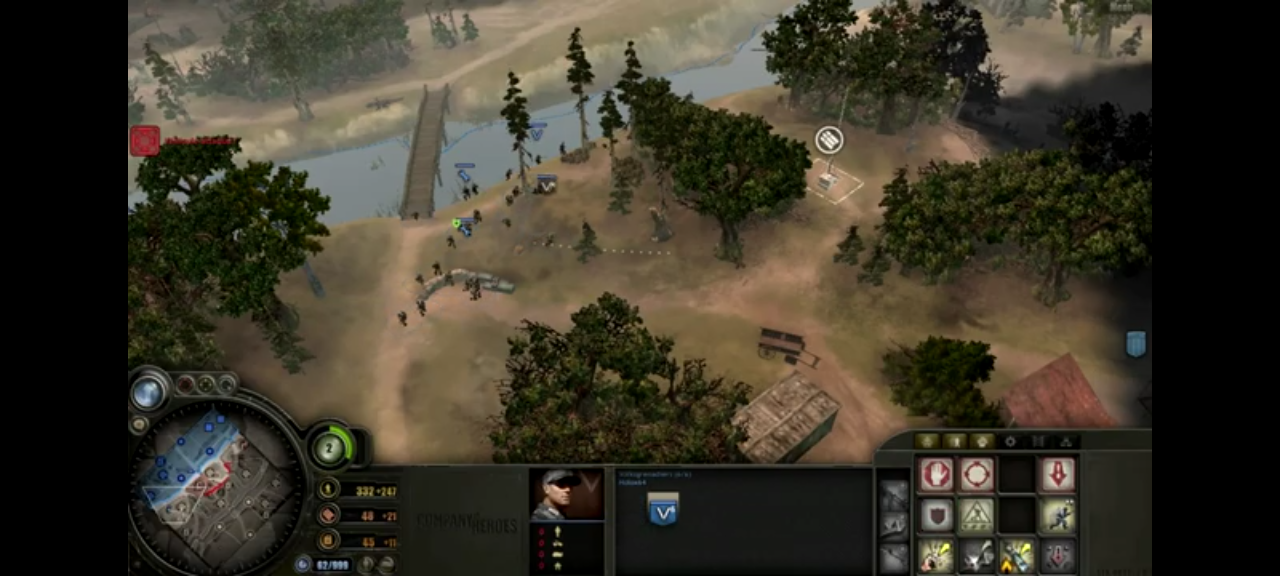Image resolution: width=1280 pixels, height=576 pixels.
Task: Activate the running soldier ability
Action: [x=1057, y=516]
